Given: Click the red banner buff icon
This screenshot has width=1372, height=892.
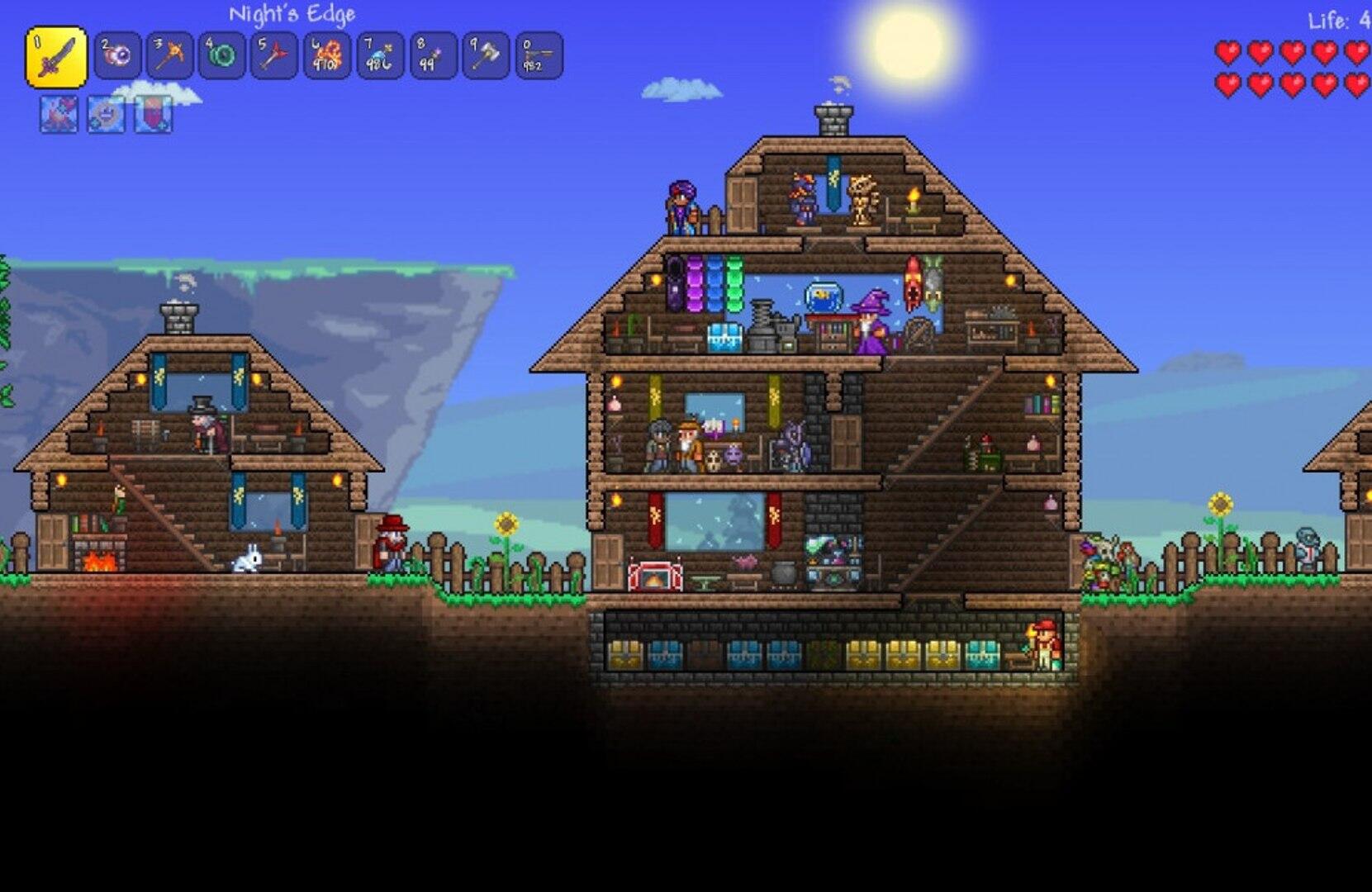Looking at the screenshot, I should (154, 114).
